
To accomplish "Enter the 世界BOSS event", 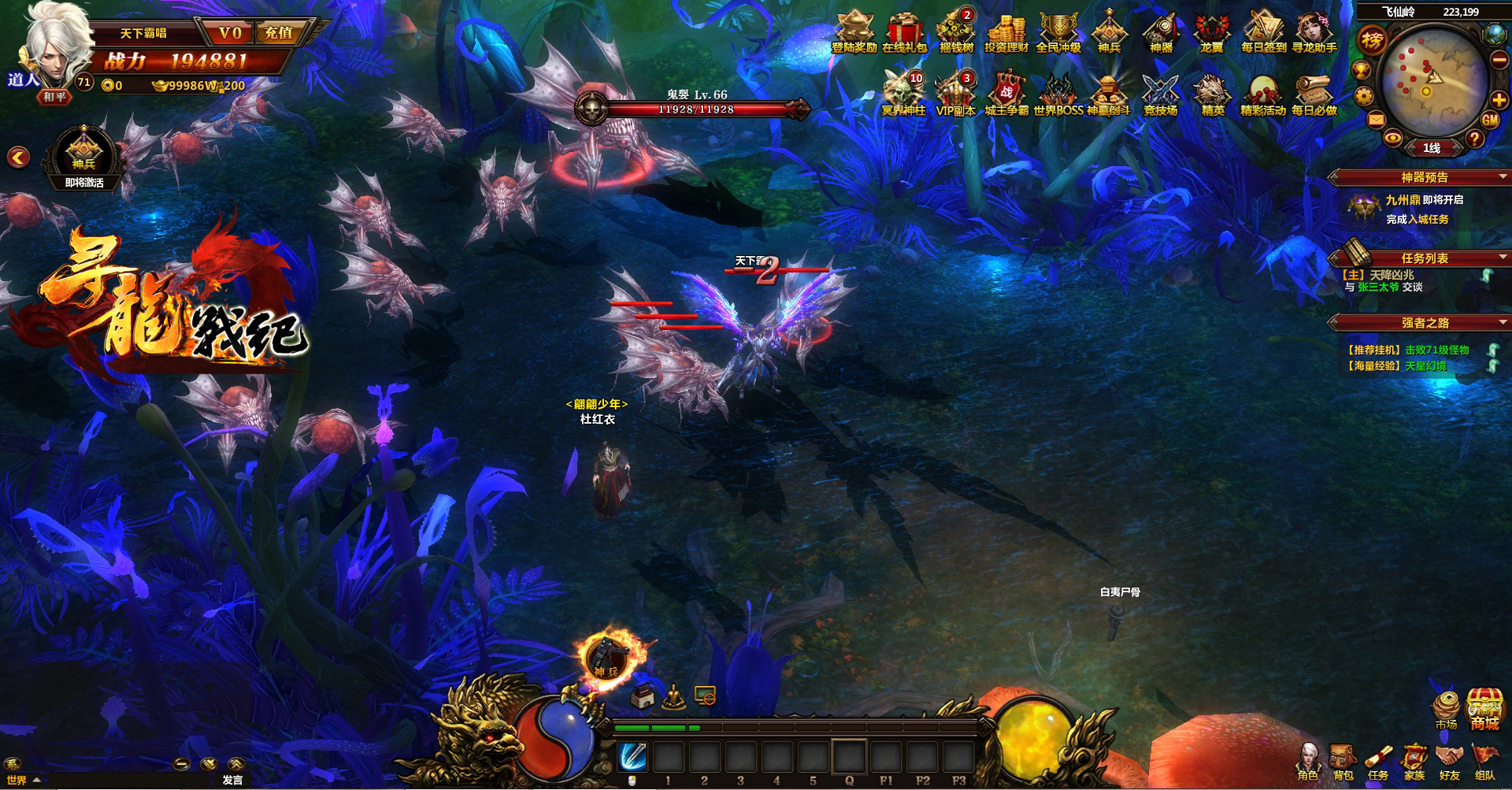I will coord(1058,95).
